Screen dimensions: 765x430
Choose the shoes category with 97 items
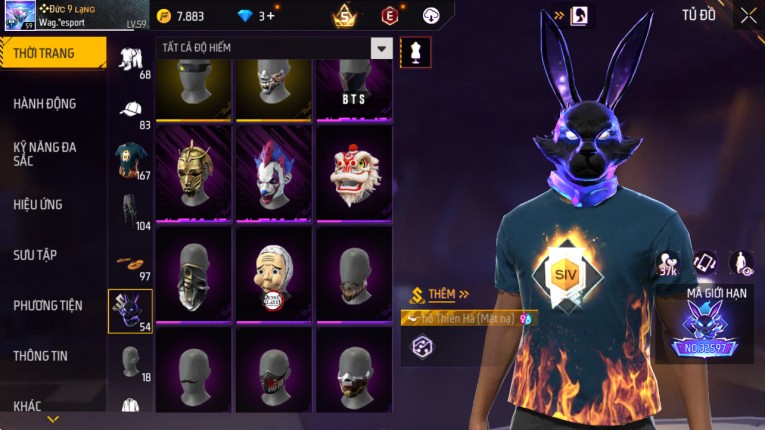pyautogui.click(x=130, y=261)
